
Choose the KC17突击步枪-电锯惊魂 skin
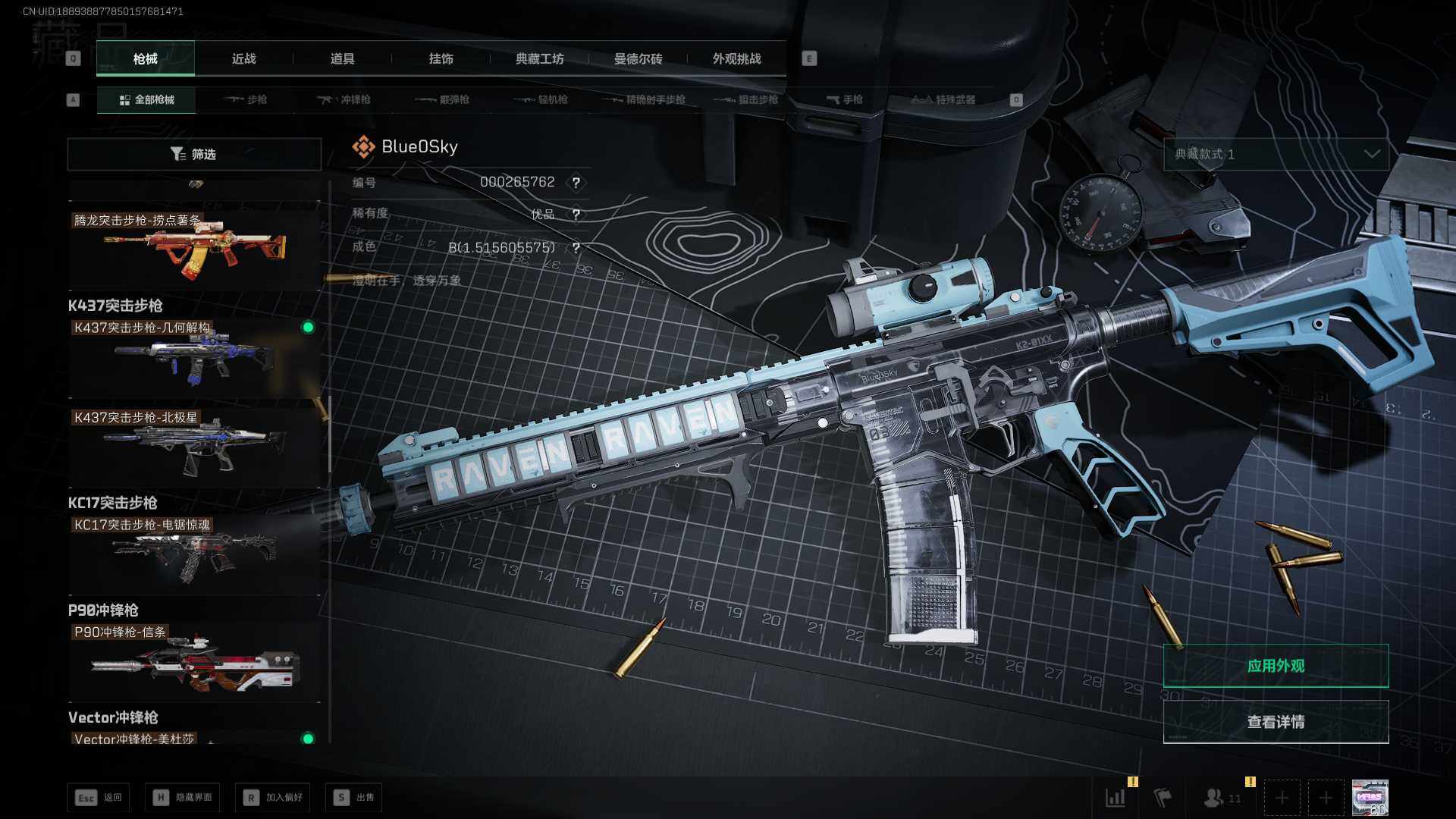click(194, 554)
